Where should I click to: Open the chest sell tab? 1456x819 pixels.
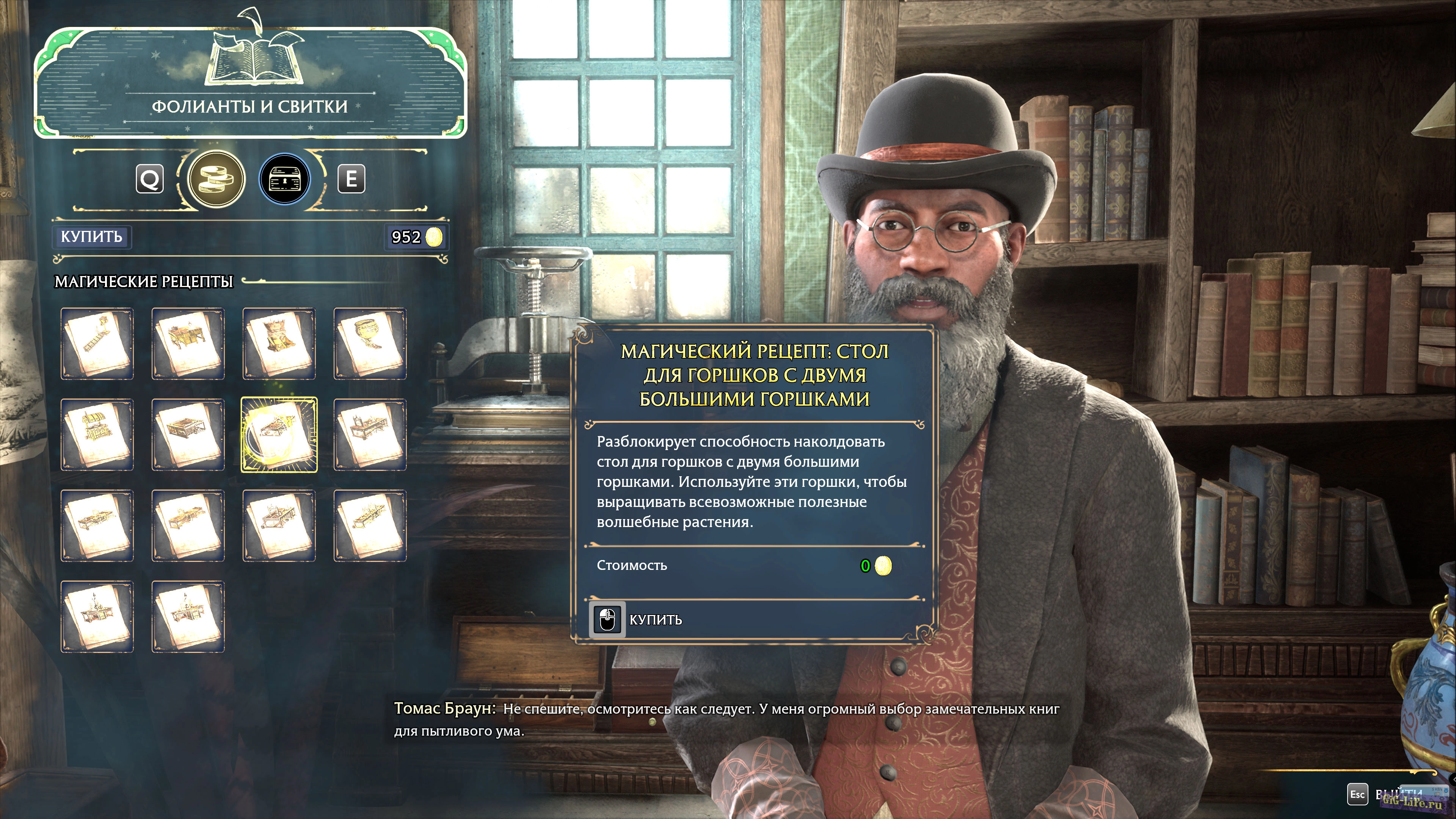point(284,179)
